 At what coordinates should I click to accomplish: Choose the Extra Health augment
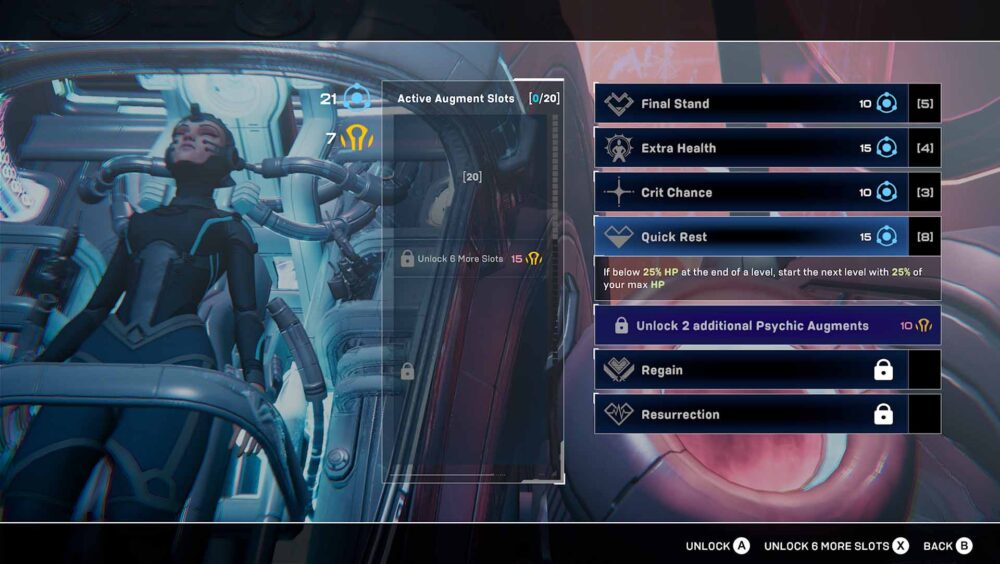coord(750,148)
